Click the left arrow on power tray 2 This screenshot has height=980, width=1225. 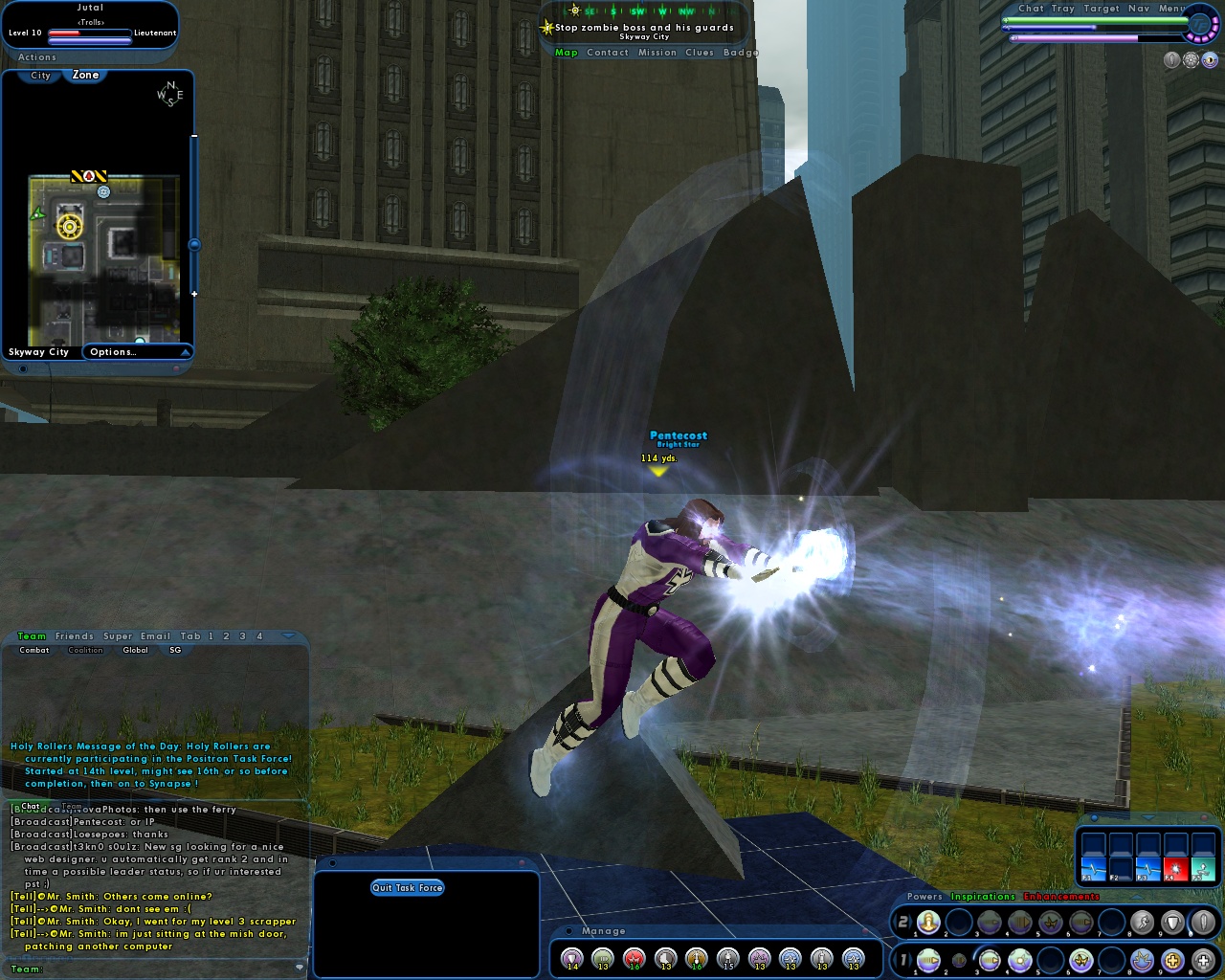pyautogui.click(x=894, y=921)
